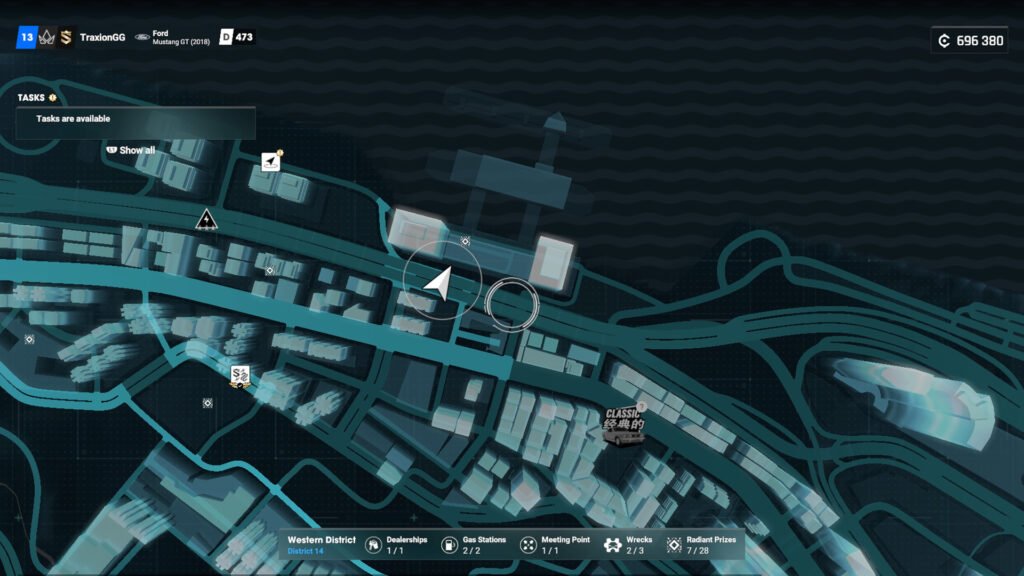The image size is (1024, 576).
Task: Click the Wrecks entry in district bar
Action: [628, 545]
